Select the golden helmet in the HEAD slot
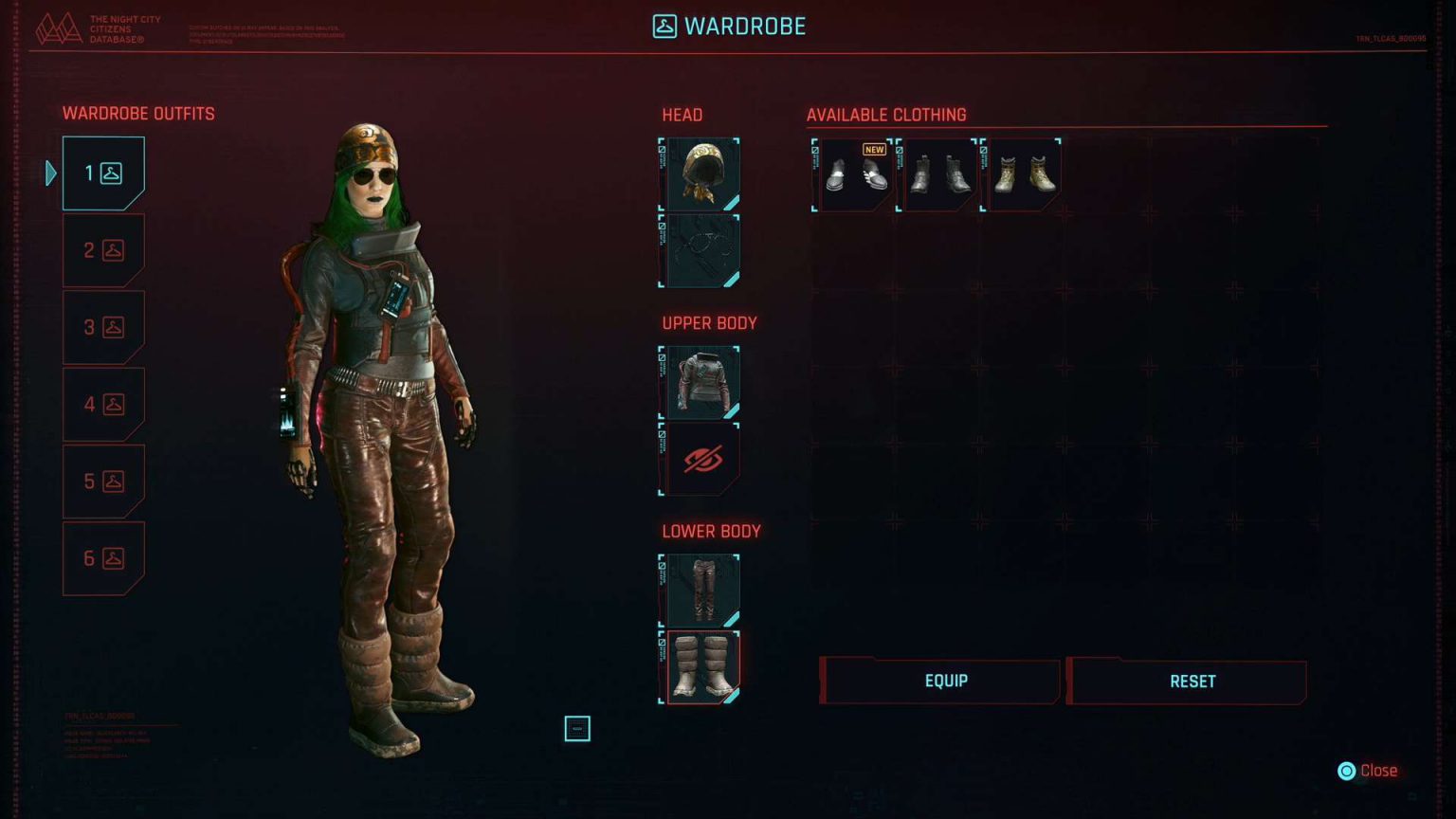Screen dimensions: 1456x819 pos(702,173)
